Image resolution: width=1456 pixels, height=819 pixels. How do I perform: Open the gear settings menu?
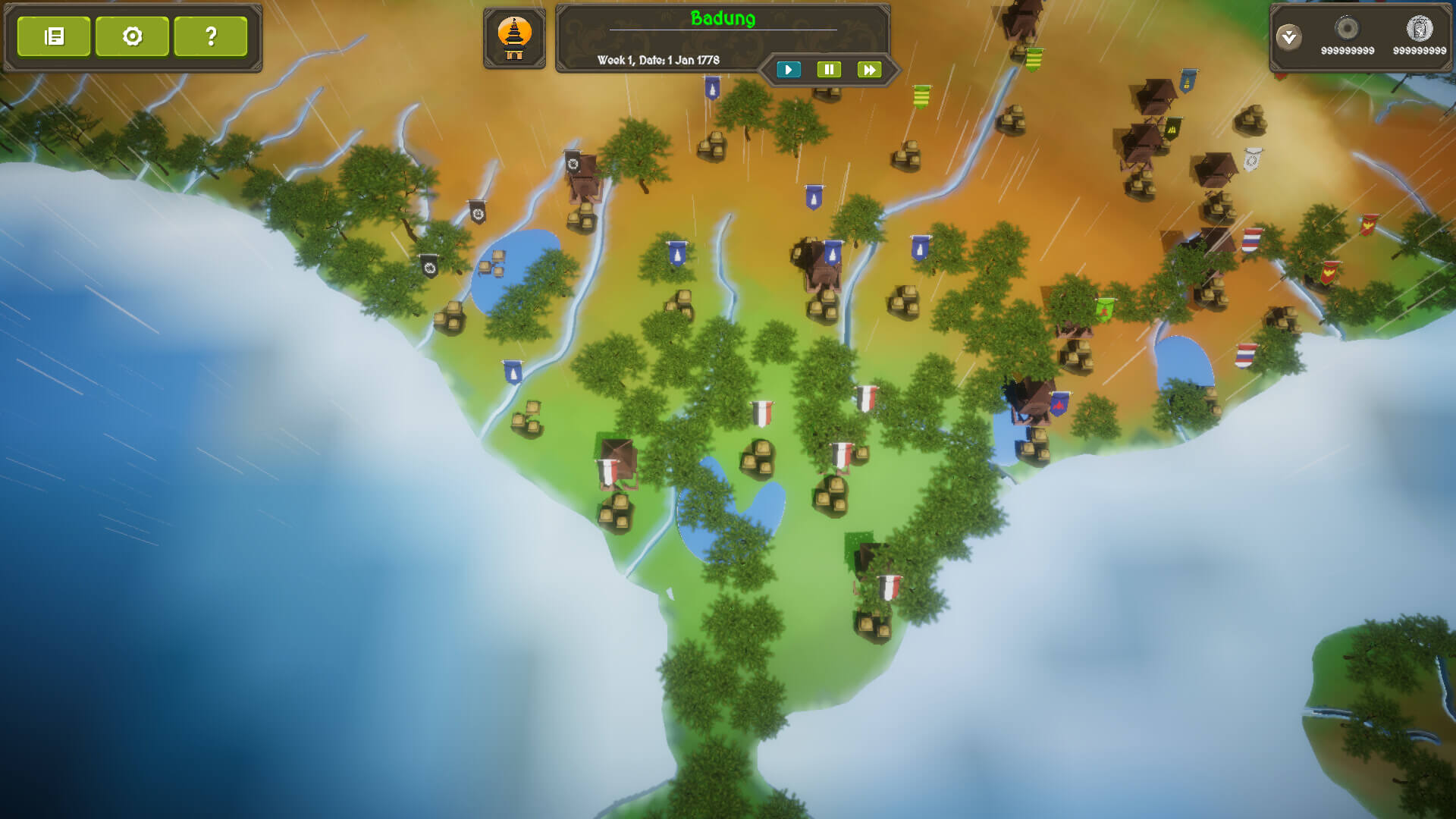[x=133, y=36]
